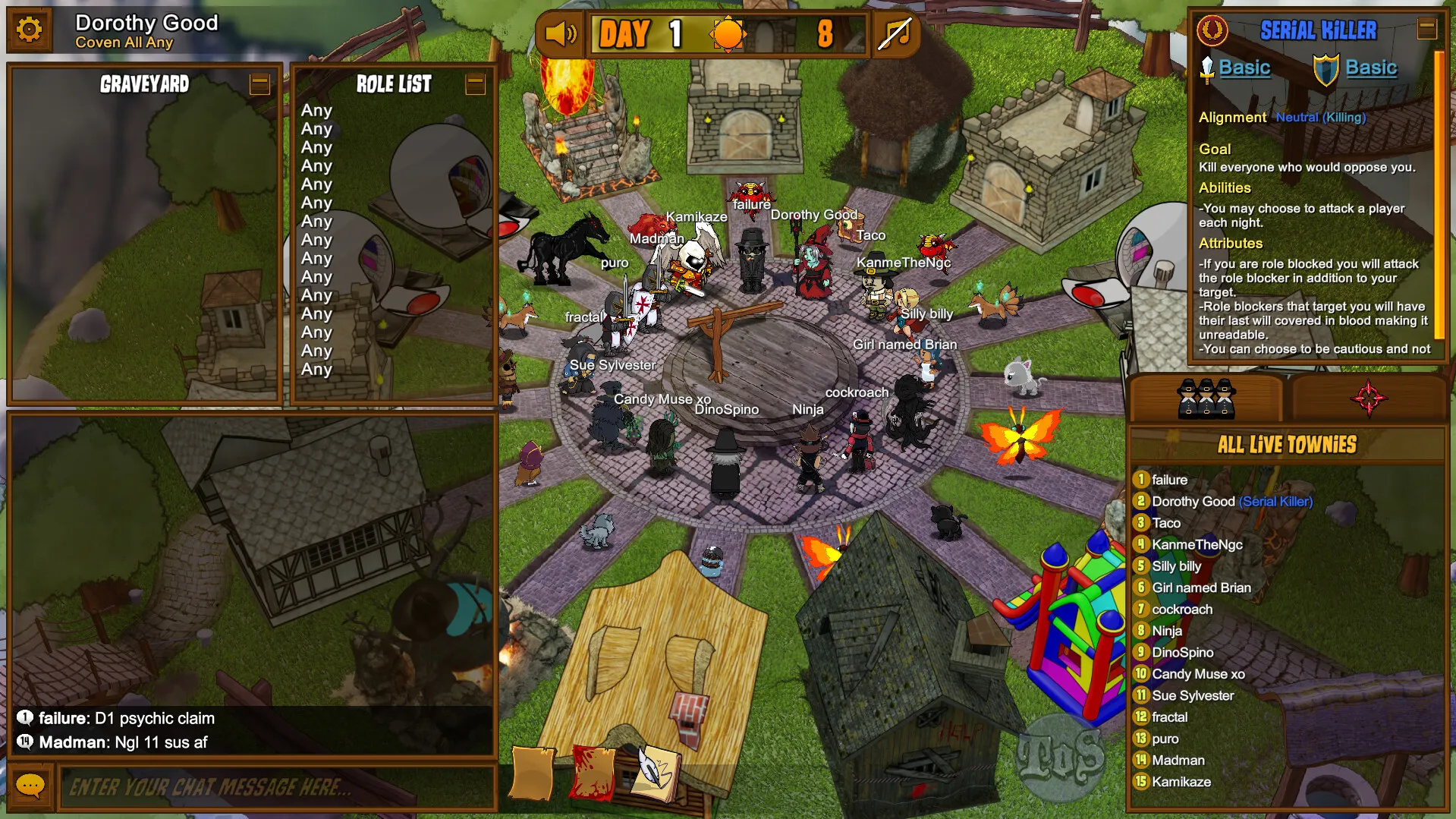Click the attack "Basic" link
Viewport: 1456px width, 819px height.
click(1246, 67)
